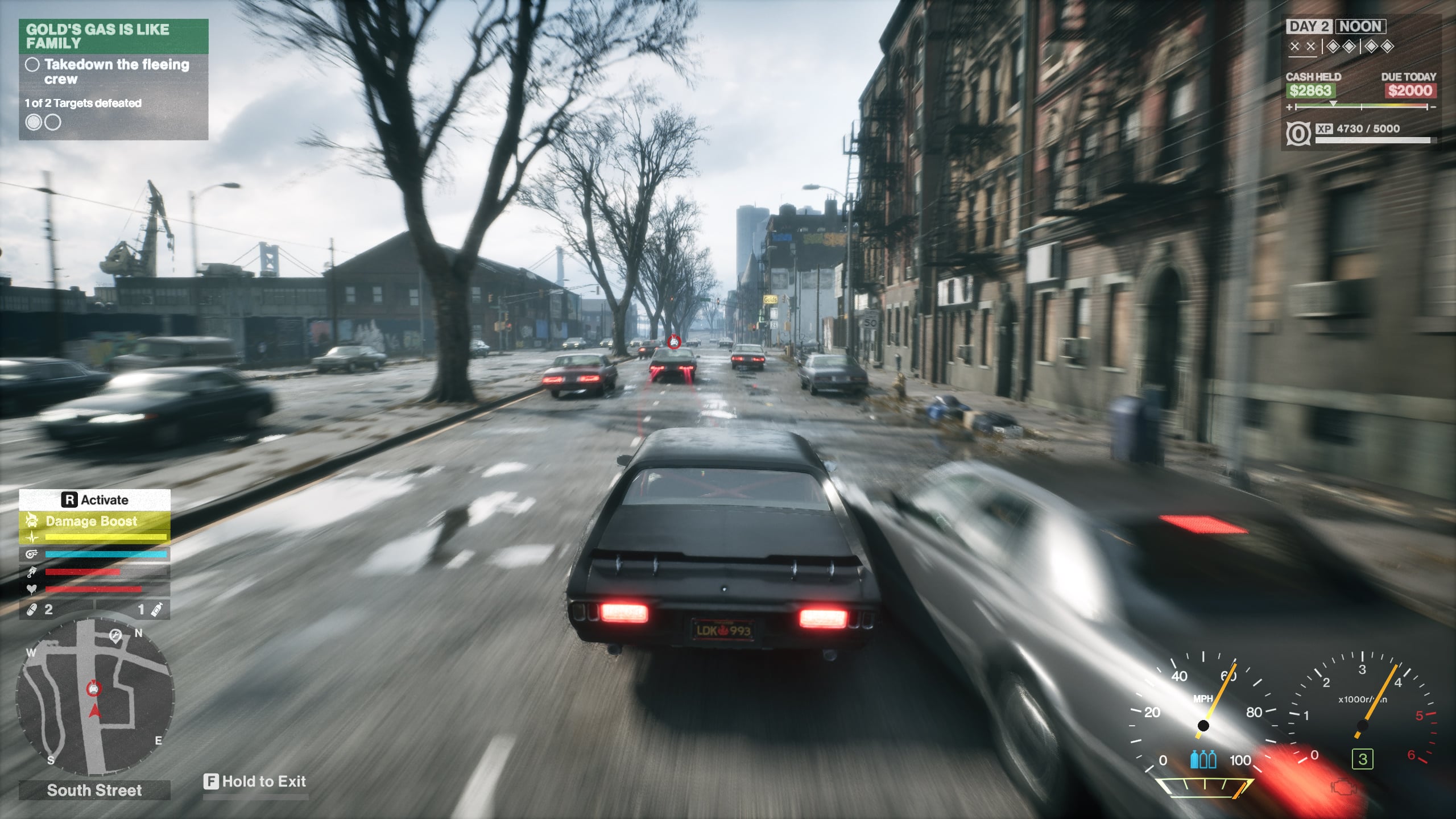Click the player level badge beside XP
The width and height of the screenshot is (1456, 819).
(x=1298, y=134)
